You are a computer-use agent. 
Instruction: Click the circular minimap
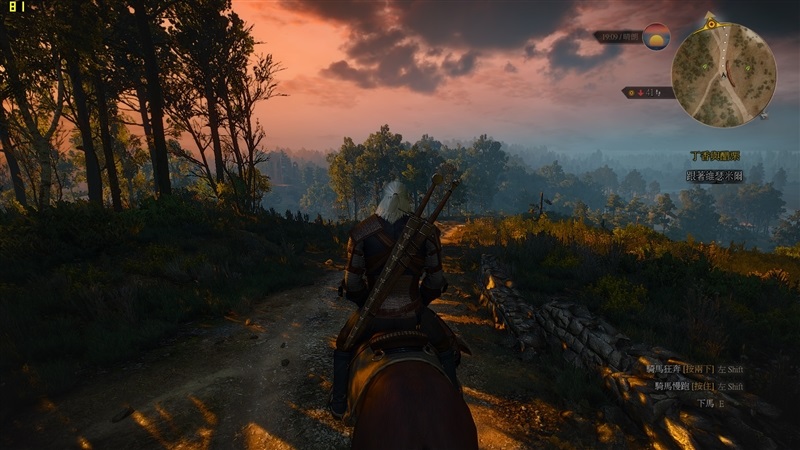(x=723, y=75)
